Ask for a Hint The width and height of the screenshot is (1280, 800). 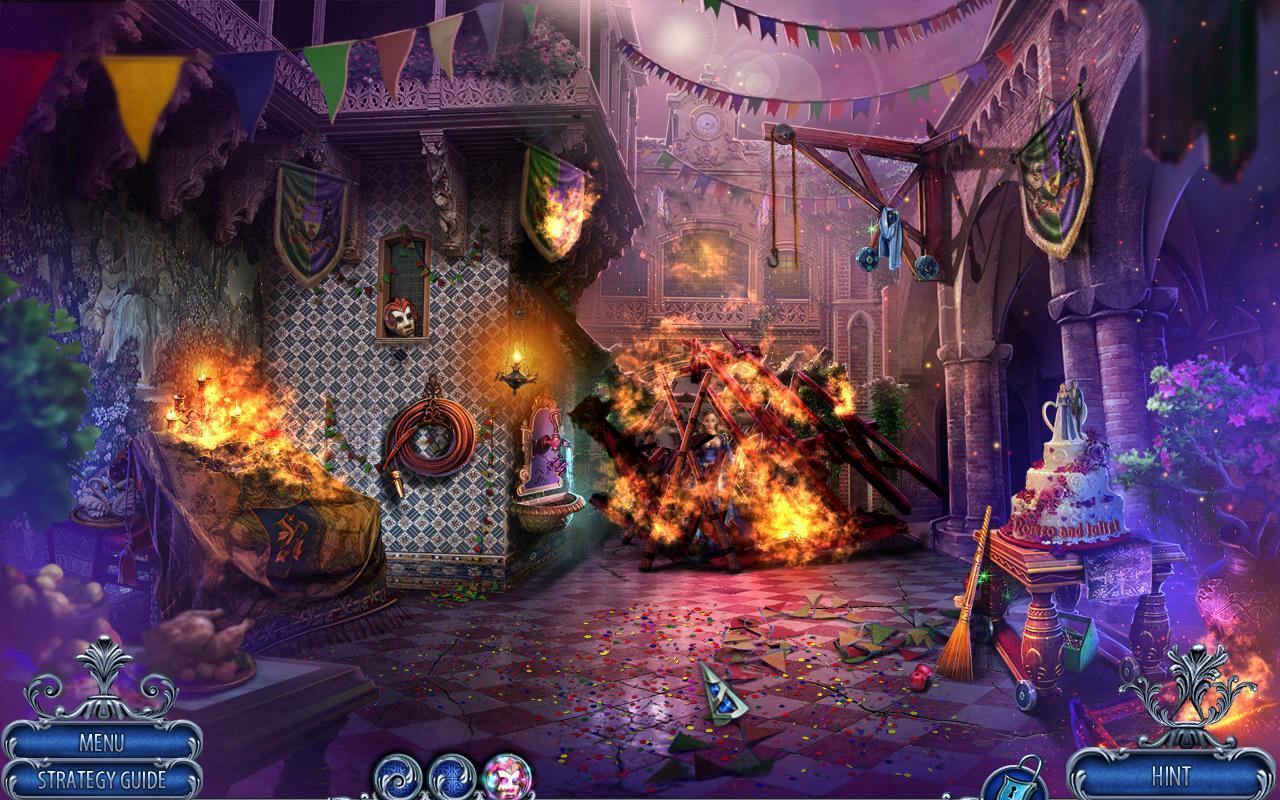click(x=1170, y=775)
